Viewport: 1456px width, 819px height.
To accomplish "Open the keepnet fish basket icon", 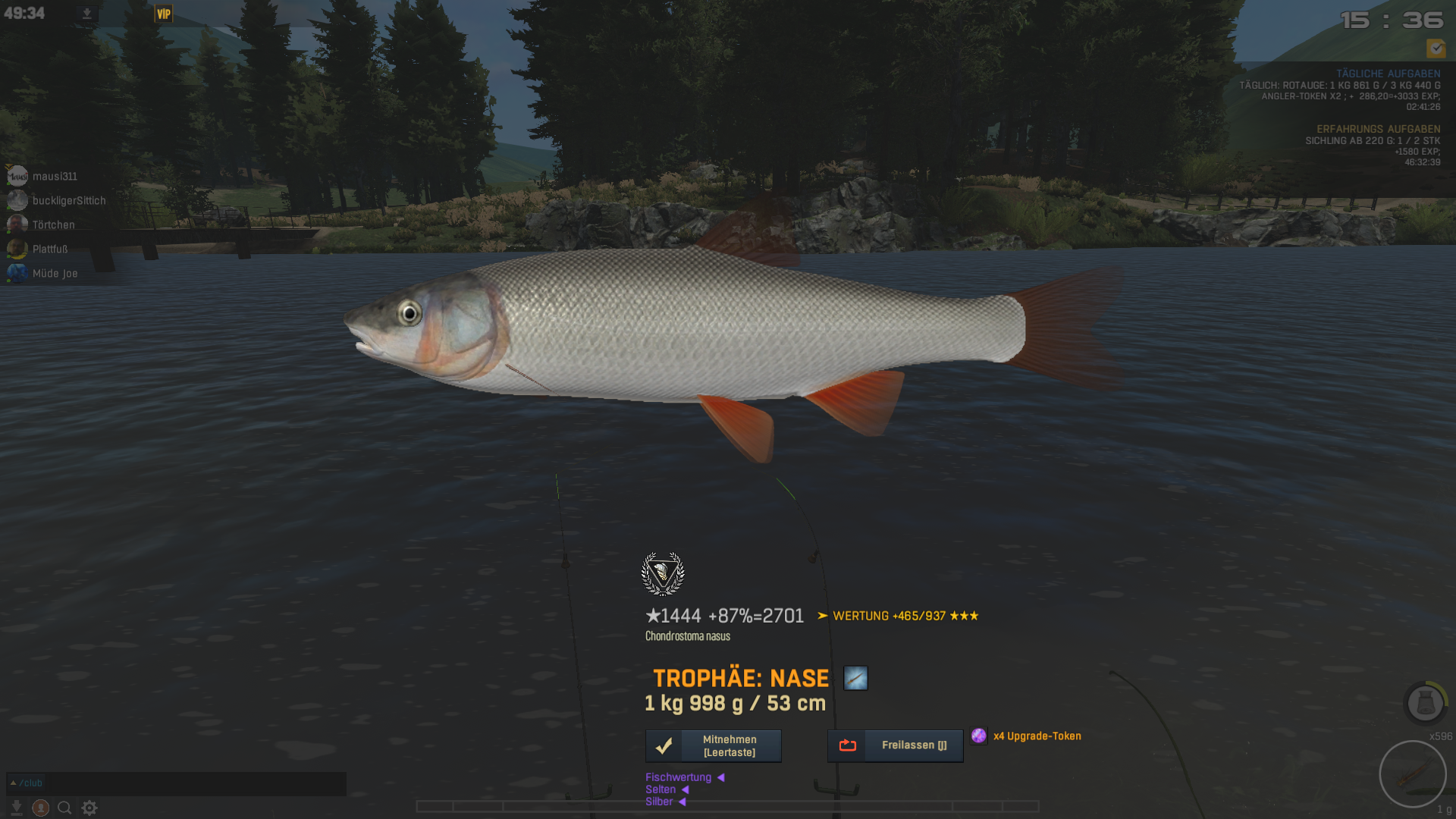I will pyautogui.click(x=1425, y=703).
